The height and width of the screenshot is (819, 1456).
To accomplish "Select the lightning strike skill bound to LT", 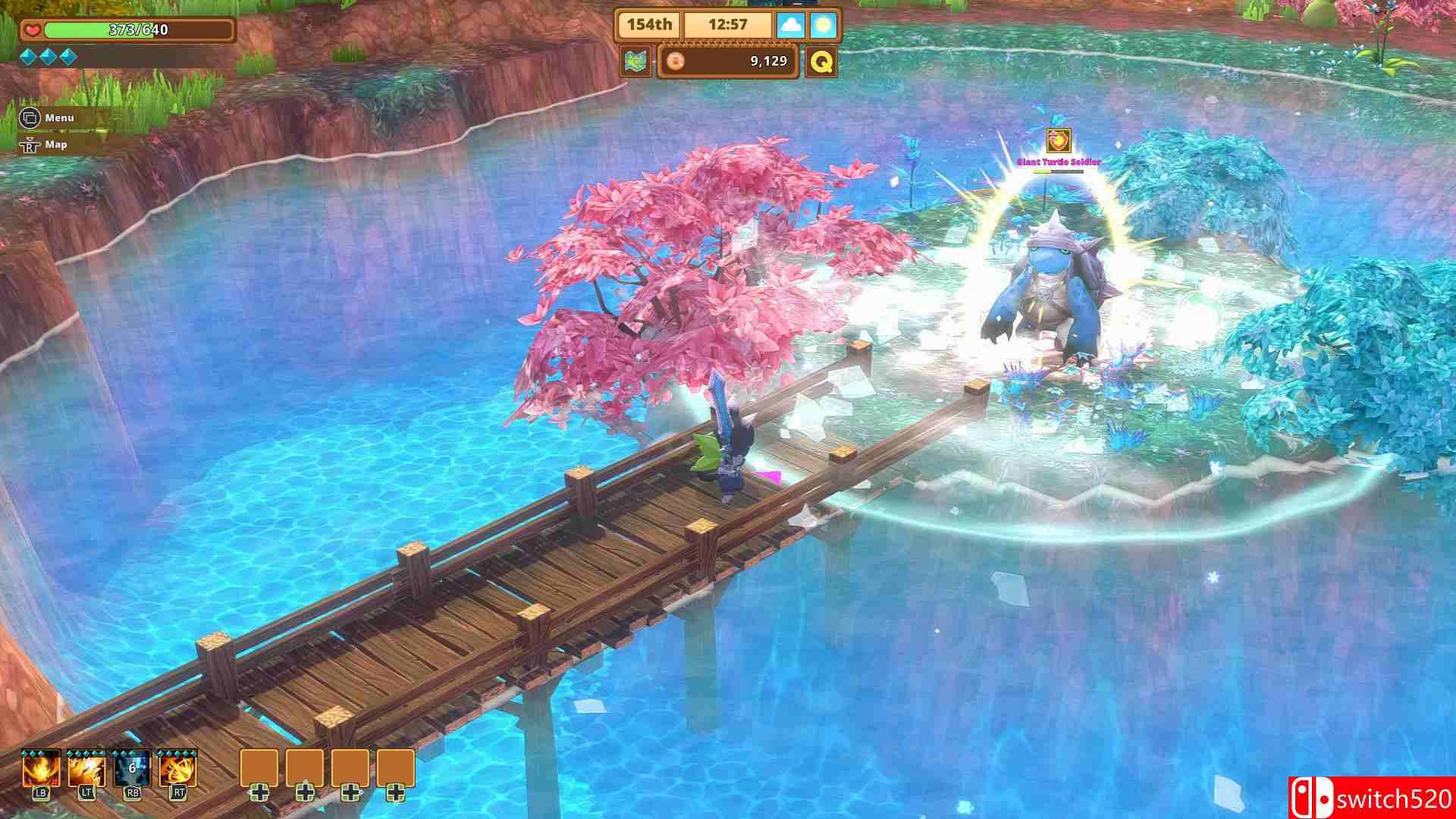I will 86,772.
